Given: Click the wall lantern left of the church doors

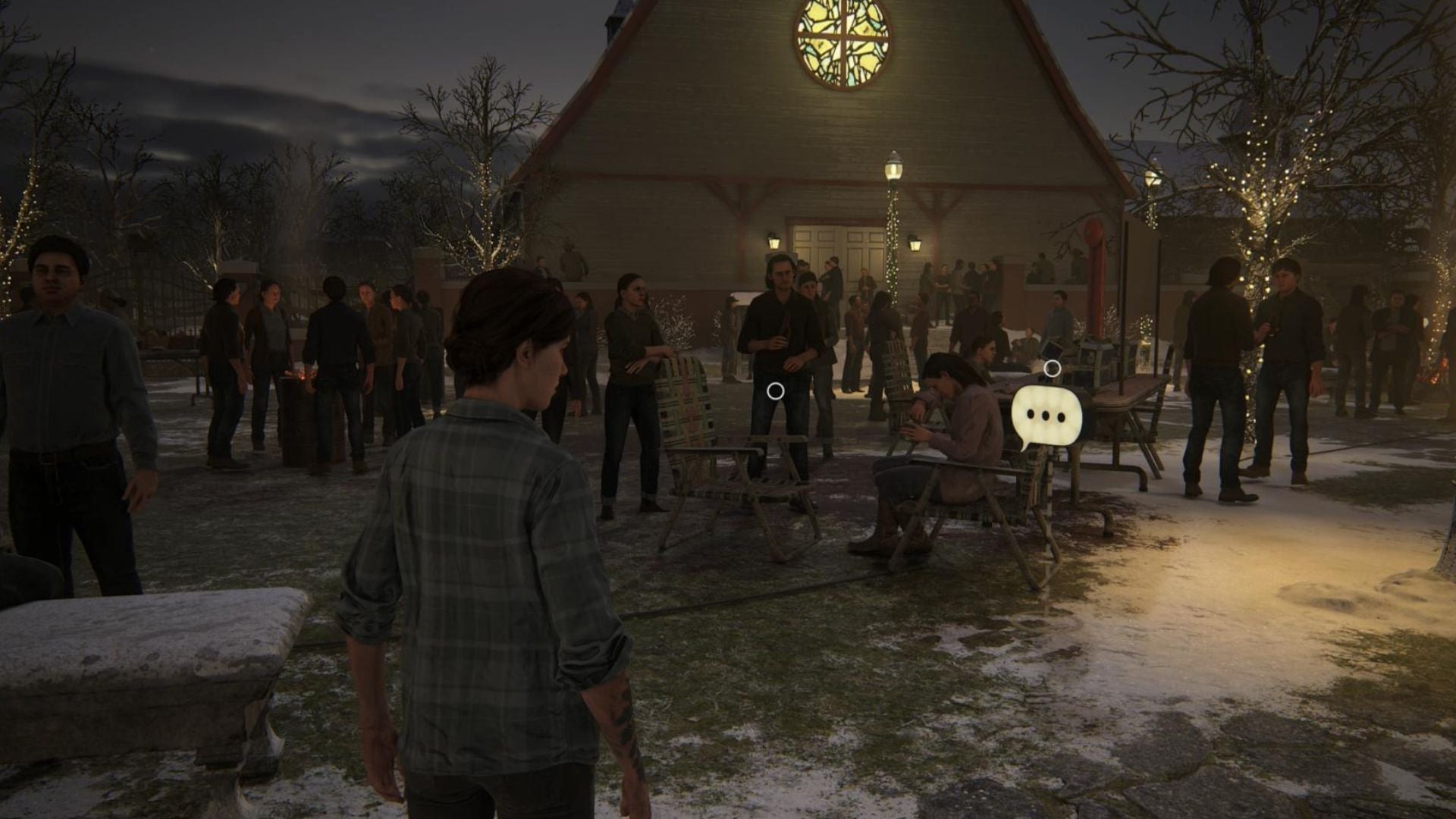Looking at the screenshot, I should pyautogui.click(x=773, y=243).
